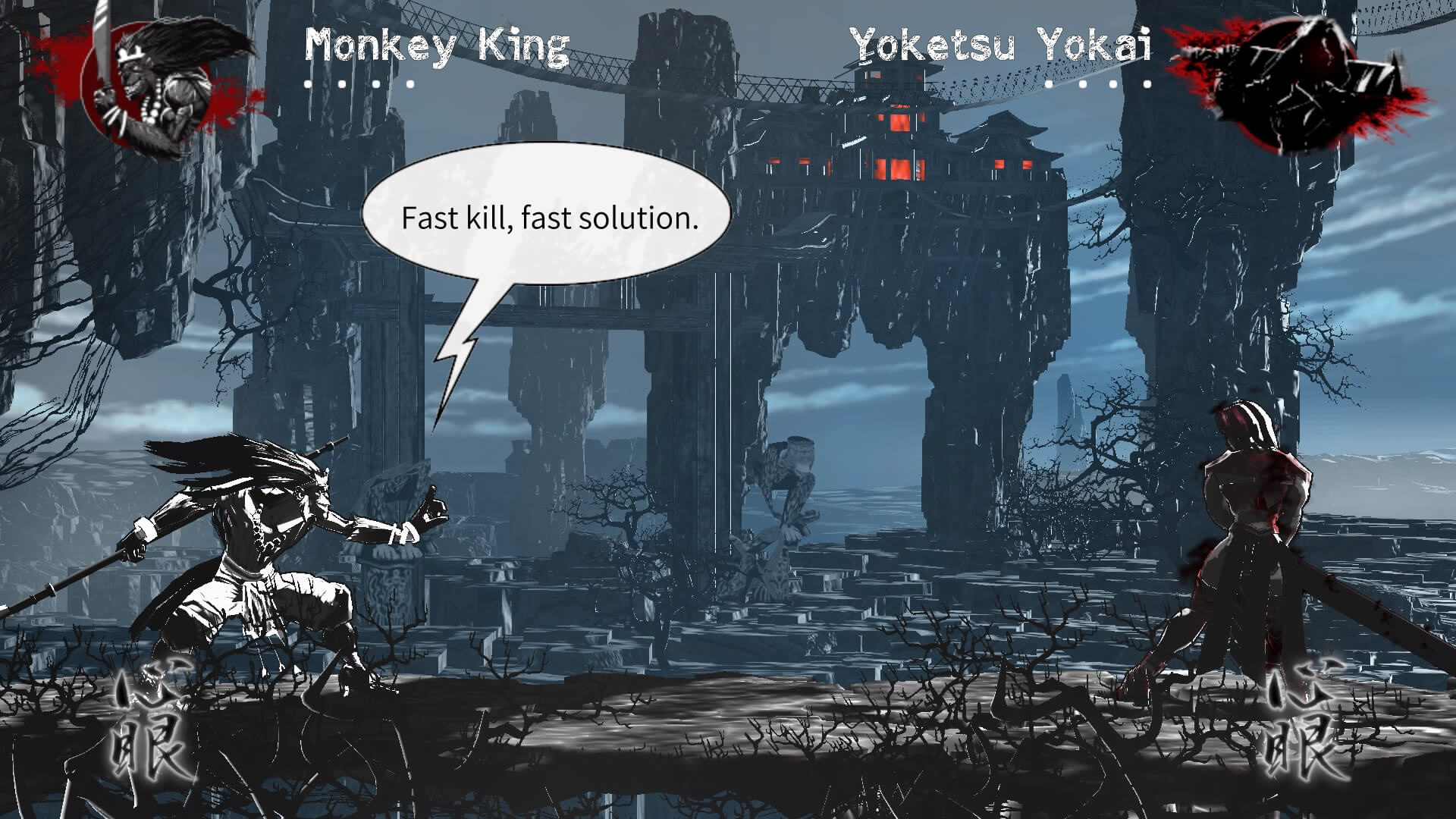Toggle Monkey King's first round-win dot
This screenshot has height=819, width=1456.
coord(308,84)
